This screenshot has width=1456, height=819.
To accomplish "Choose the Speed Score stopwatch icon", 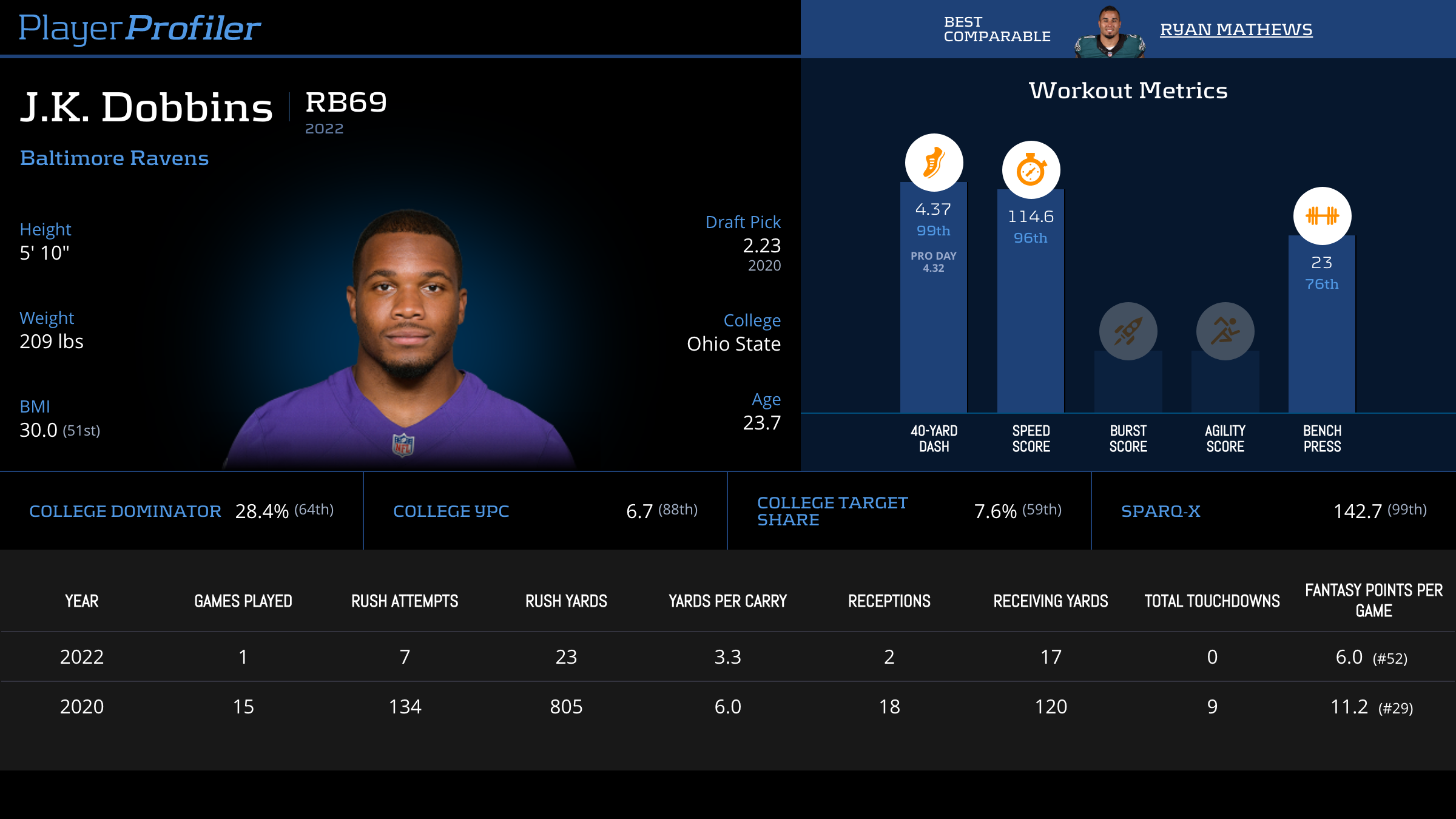I will (1031, 170).
